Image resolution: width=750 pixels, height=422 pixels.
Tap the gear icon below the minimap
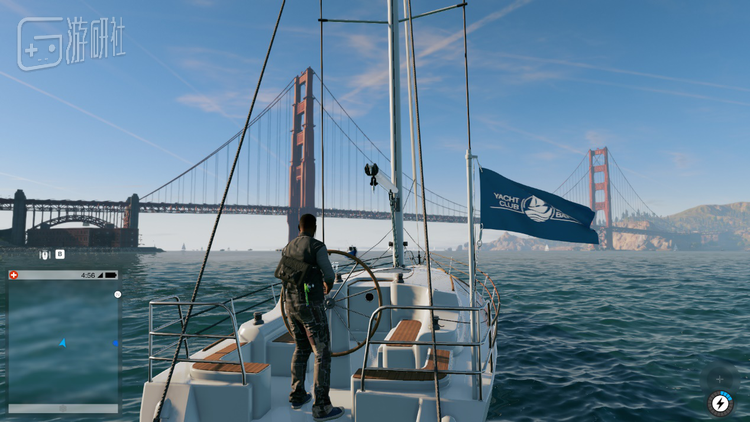pyautogui.click(x=62, y=408)
